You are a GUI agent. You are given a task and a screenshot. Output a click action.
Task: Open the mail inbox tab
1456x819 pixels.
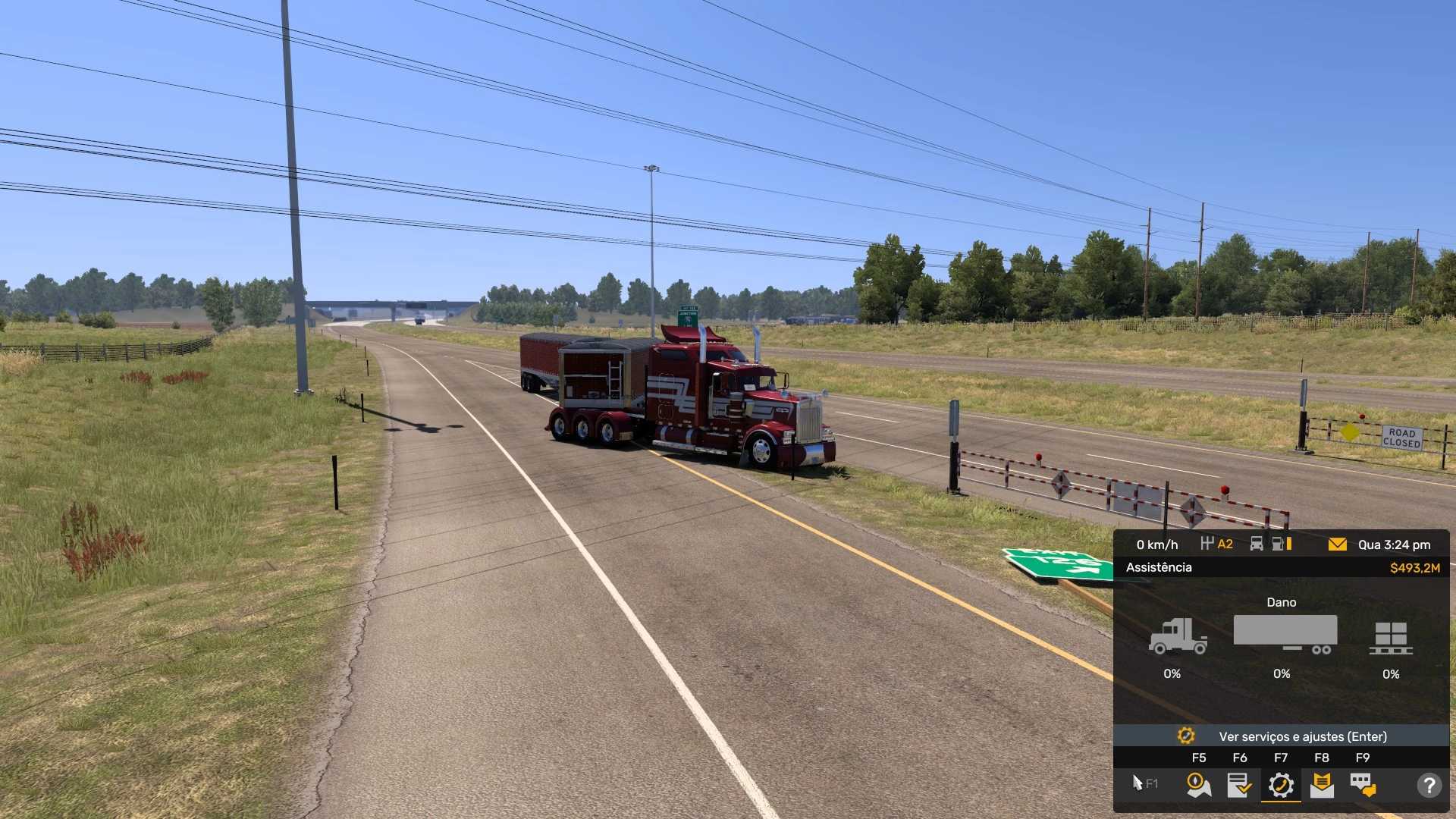[1322, 785]
